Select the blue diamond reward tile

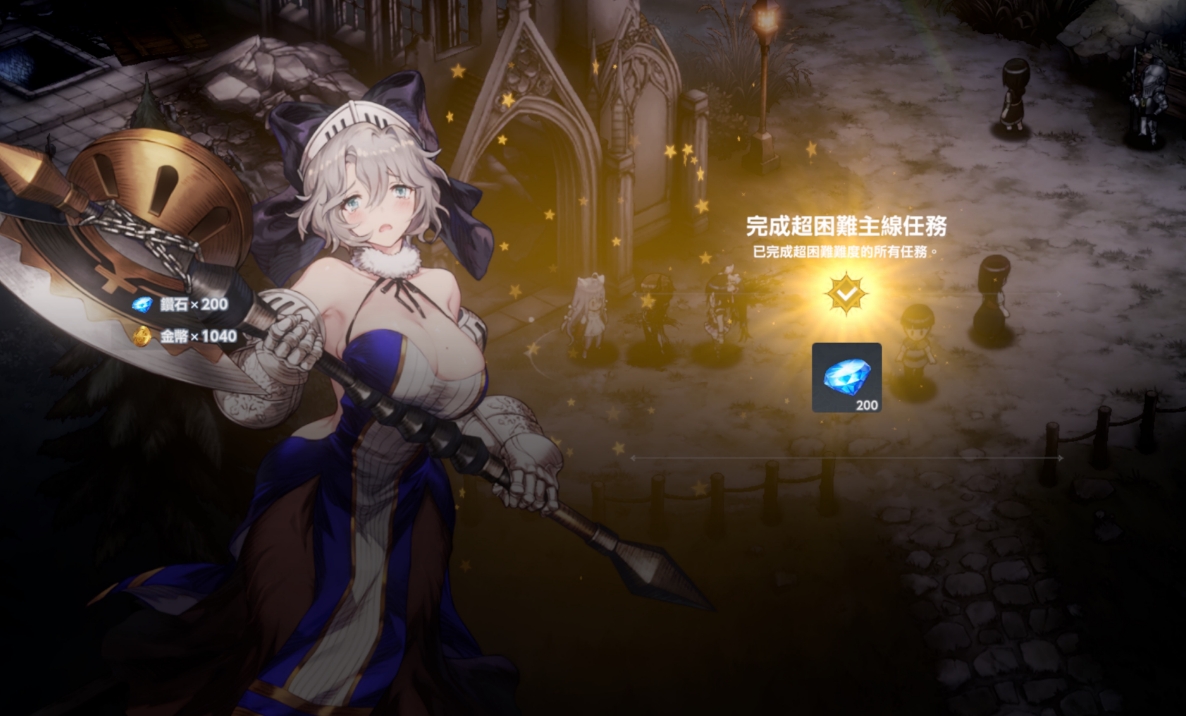[846, 377]
